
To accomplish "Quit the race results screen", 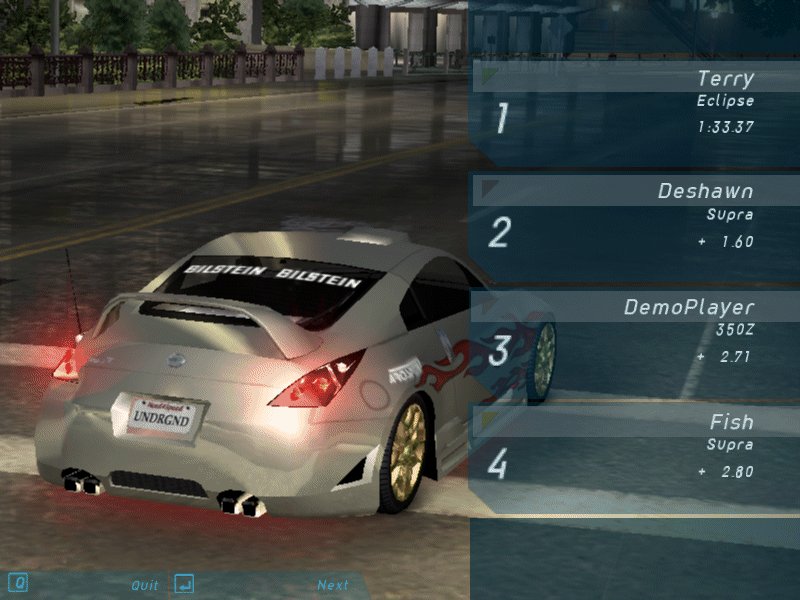I will (145, 585).
